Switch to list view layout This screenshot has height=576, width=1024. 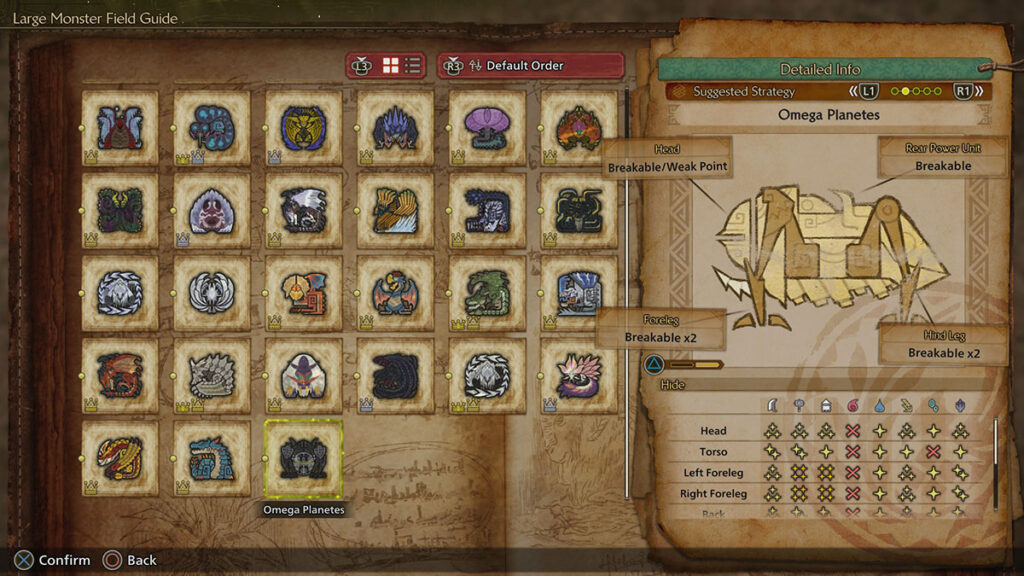412,66
